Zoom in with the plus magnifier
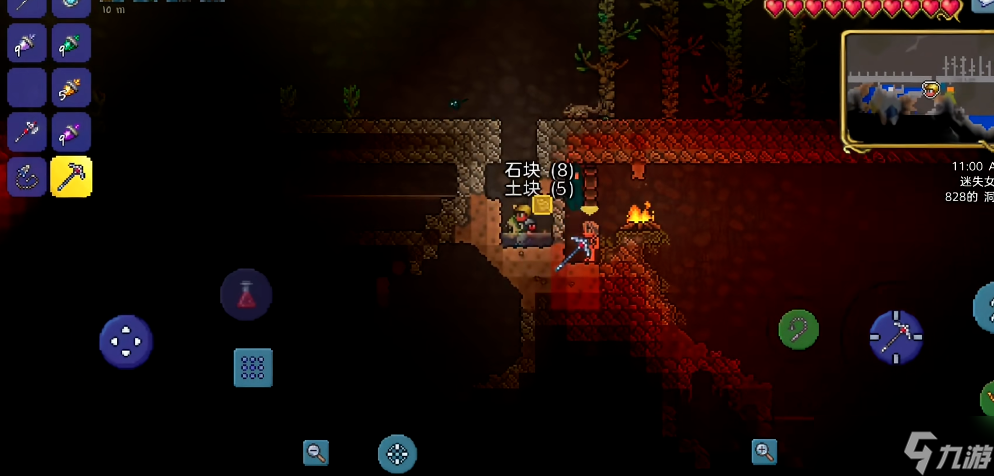994x476 pixels. coord(765,452)
